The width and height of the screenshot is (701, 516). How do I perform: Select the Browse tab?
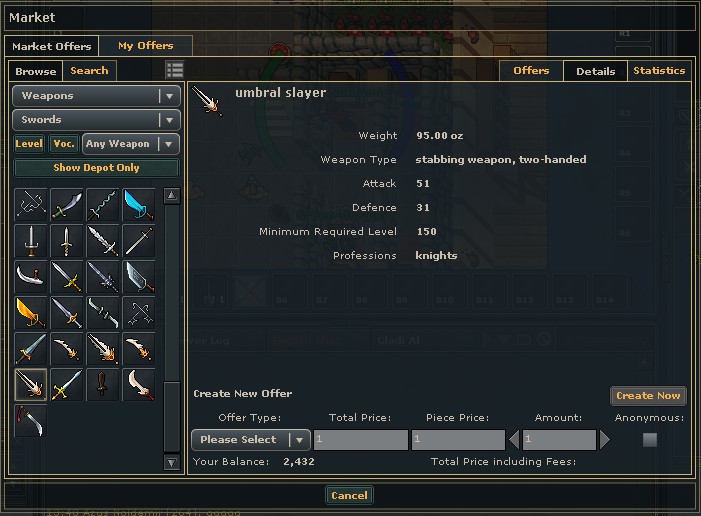click(x=36, y=71)
